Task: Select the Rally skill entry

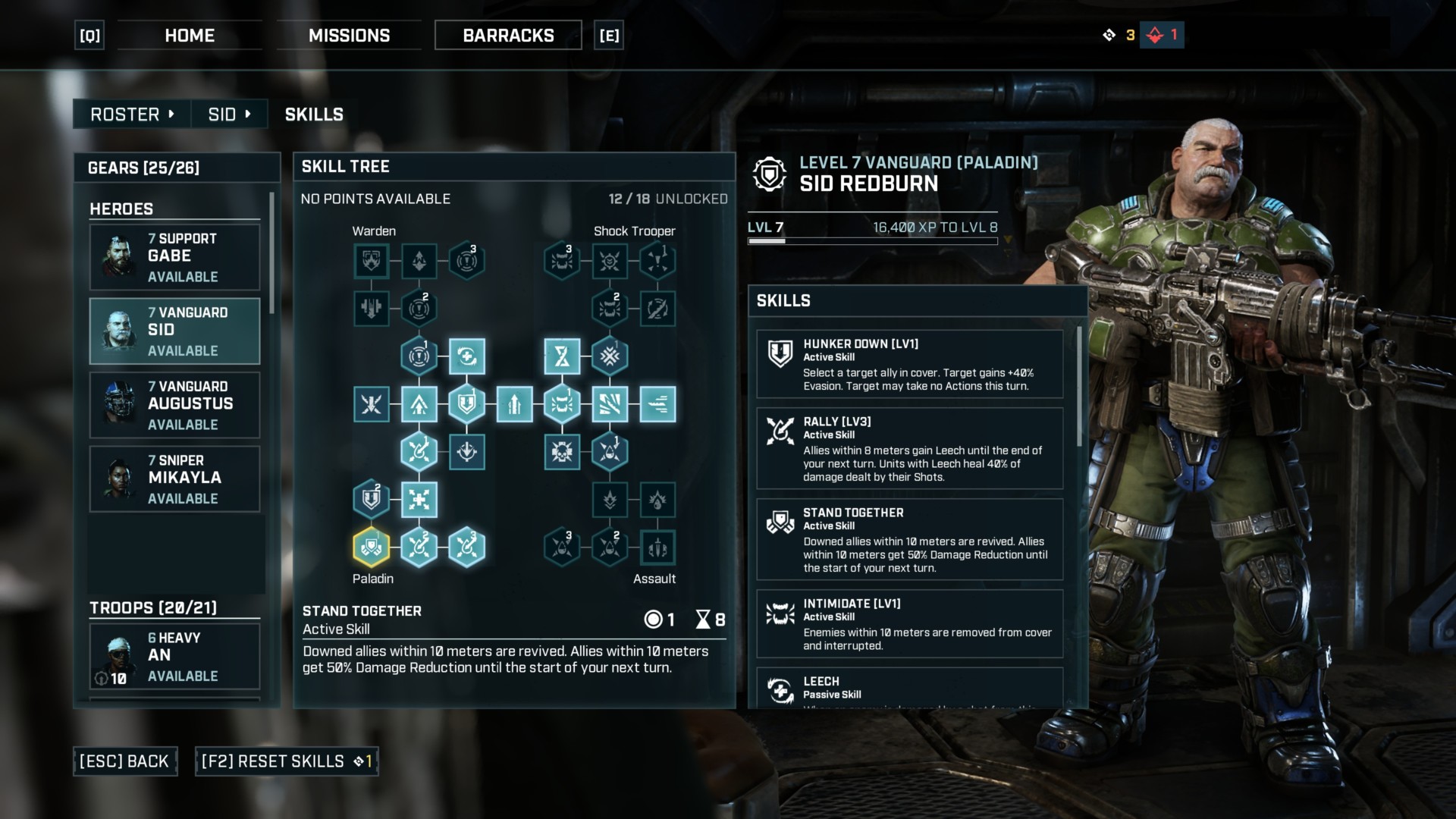Action: pyautogui.click(x=909, y=448)
